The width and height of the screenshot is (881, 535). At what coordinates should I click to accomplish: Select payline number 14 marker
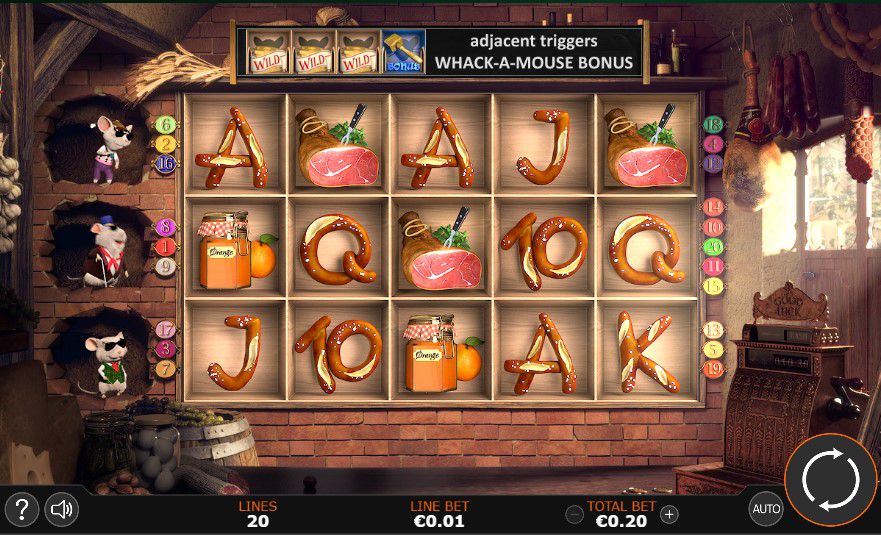[x=713, y=207]
